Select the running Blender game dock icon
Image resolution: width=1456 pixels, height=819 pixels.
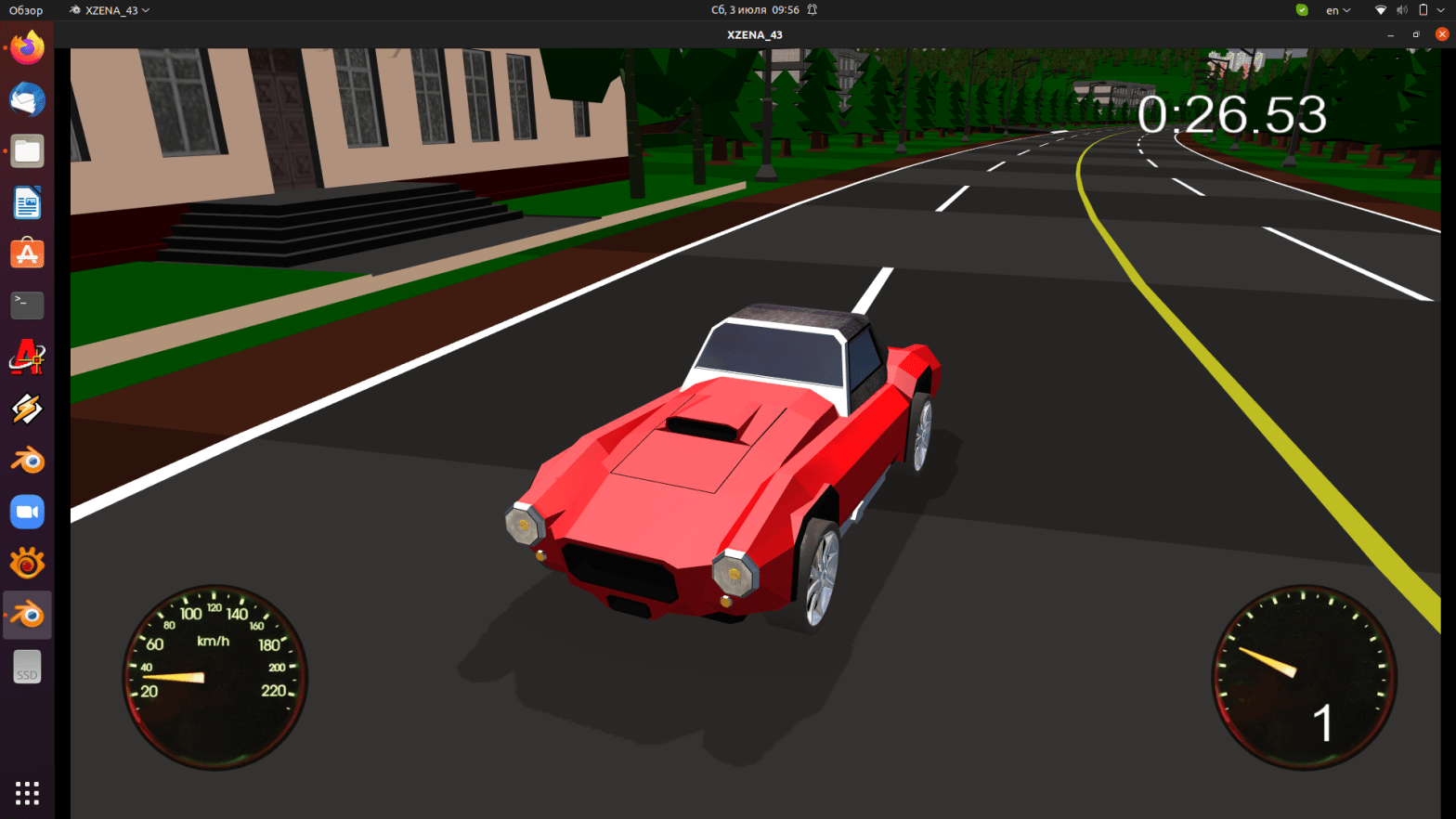click(x=27, y=614)
